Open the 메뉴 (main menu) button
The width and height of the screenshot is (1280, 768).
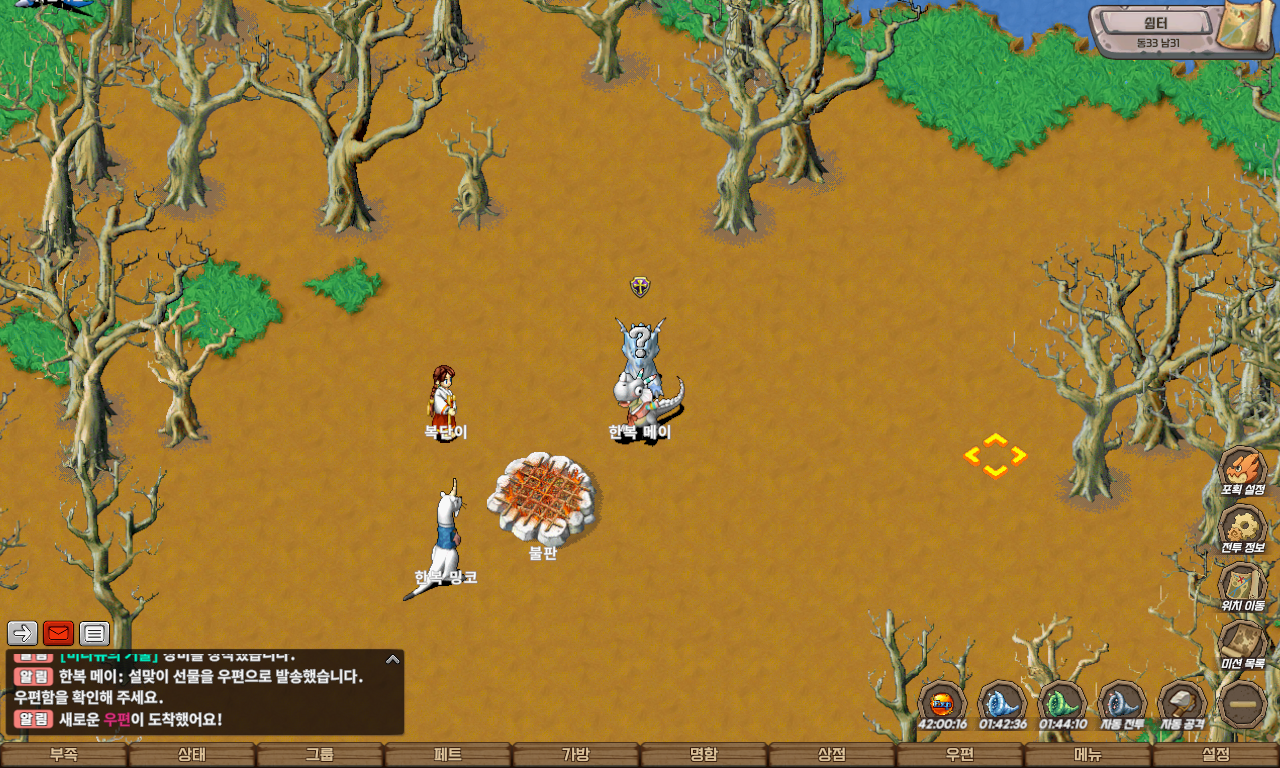pyautogui.click(x=1088, y=755)
